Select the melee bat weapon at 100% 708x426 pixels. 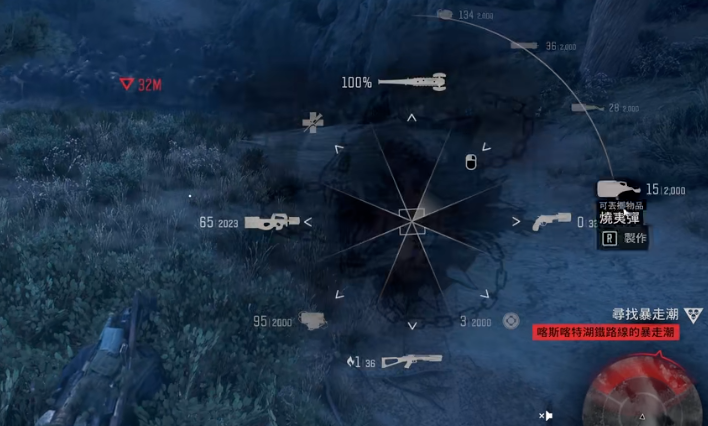[412, 81]
